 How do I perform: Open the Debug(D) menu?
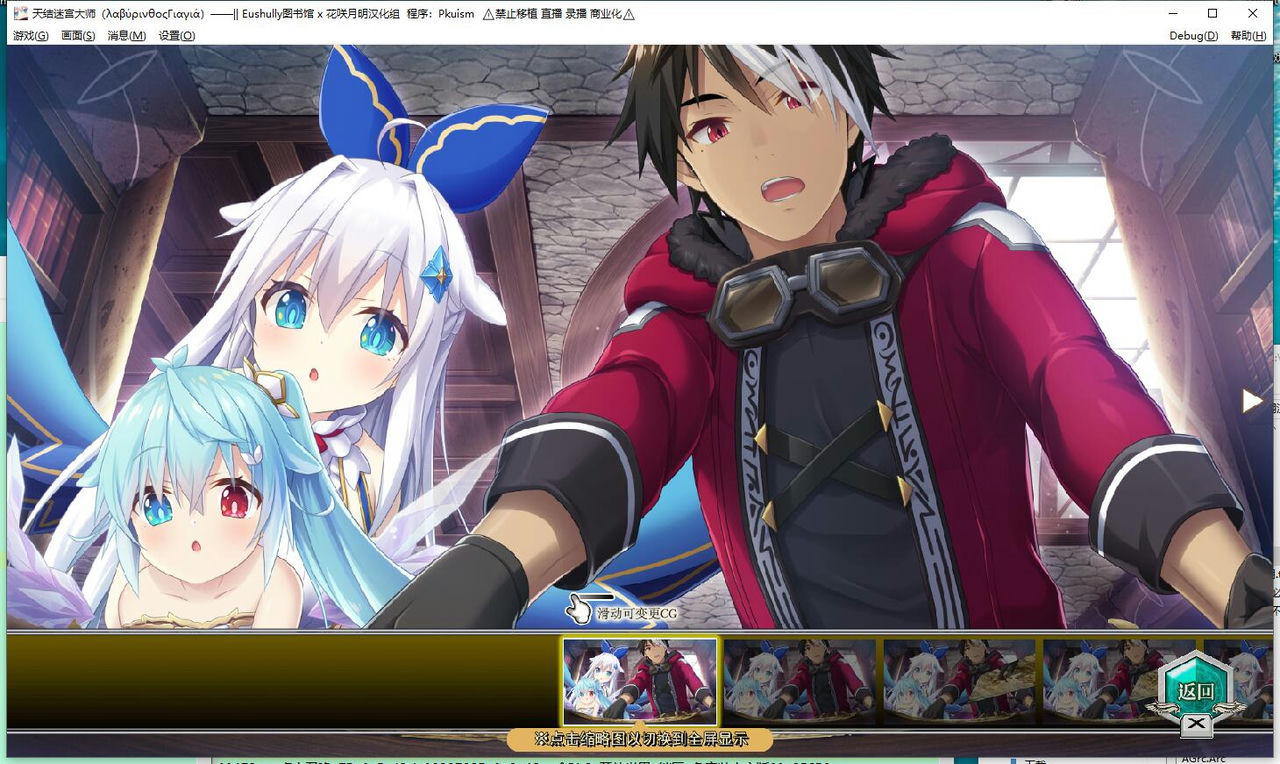pos(1193,35)
